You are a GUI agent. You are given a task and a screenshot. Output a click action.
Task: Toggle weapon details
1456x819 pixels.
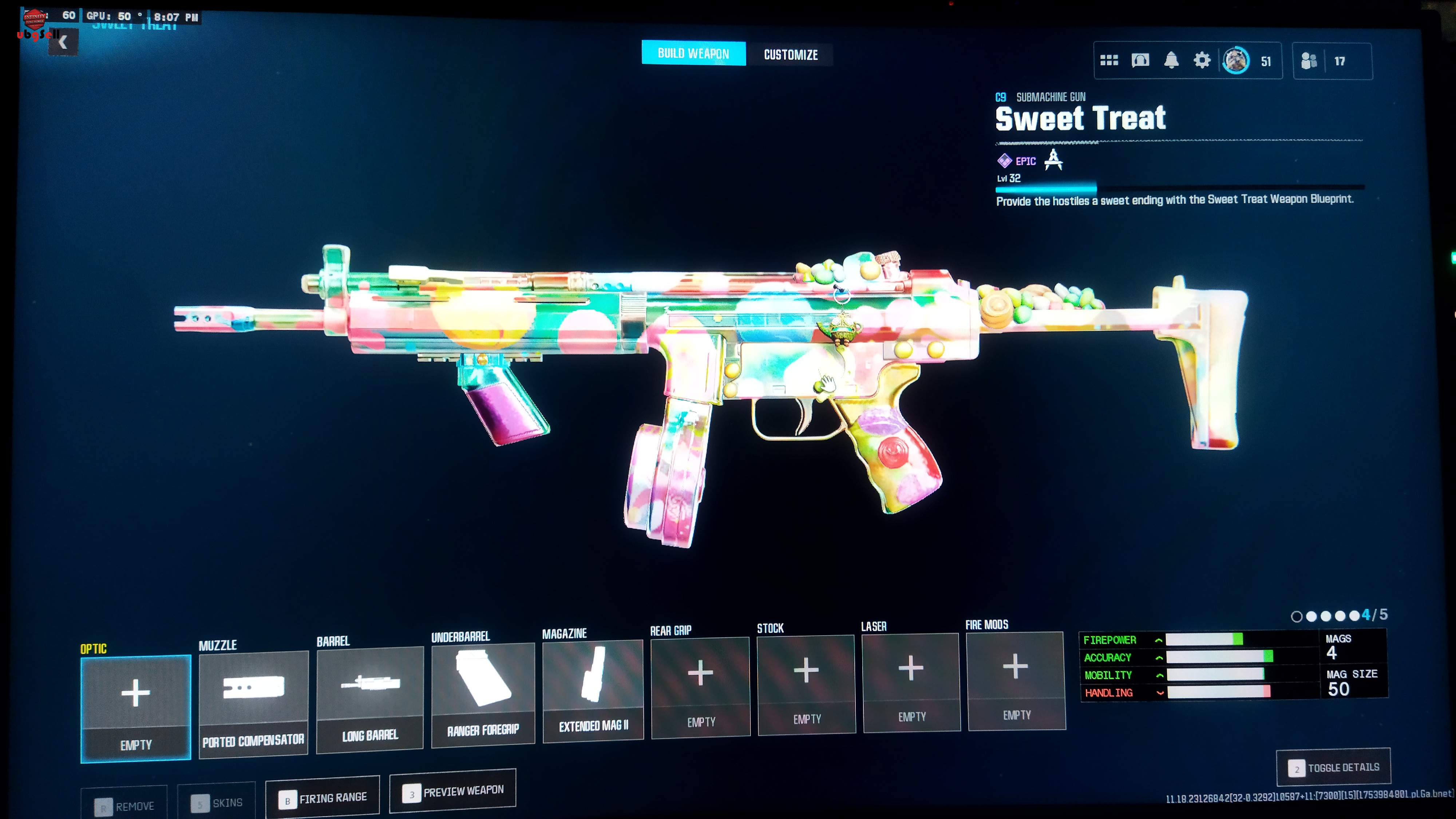[x=1333, y=768]
